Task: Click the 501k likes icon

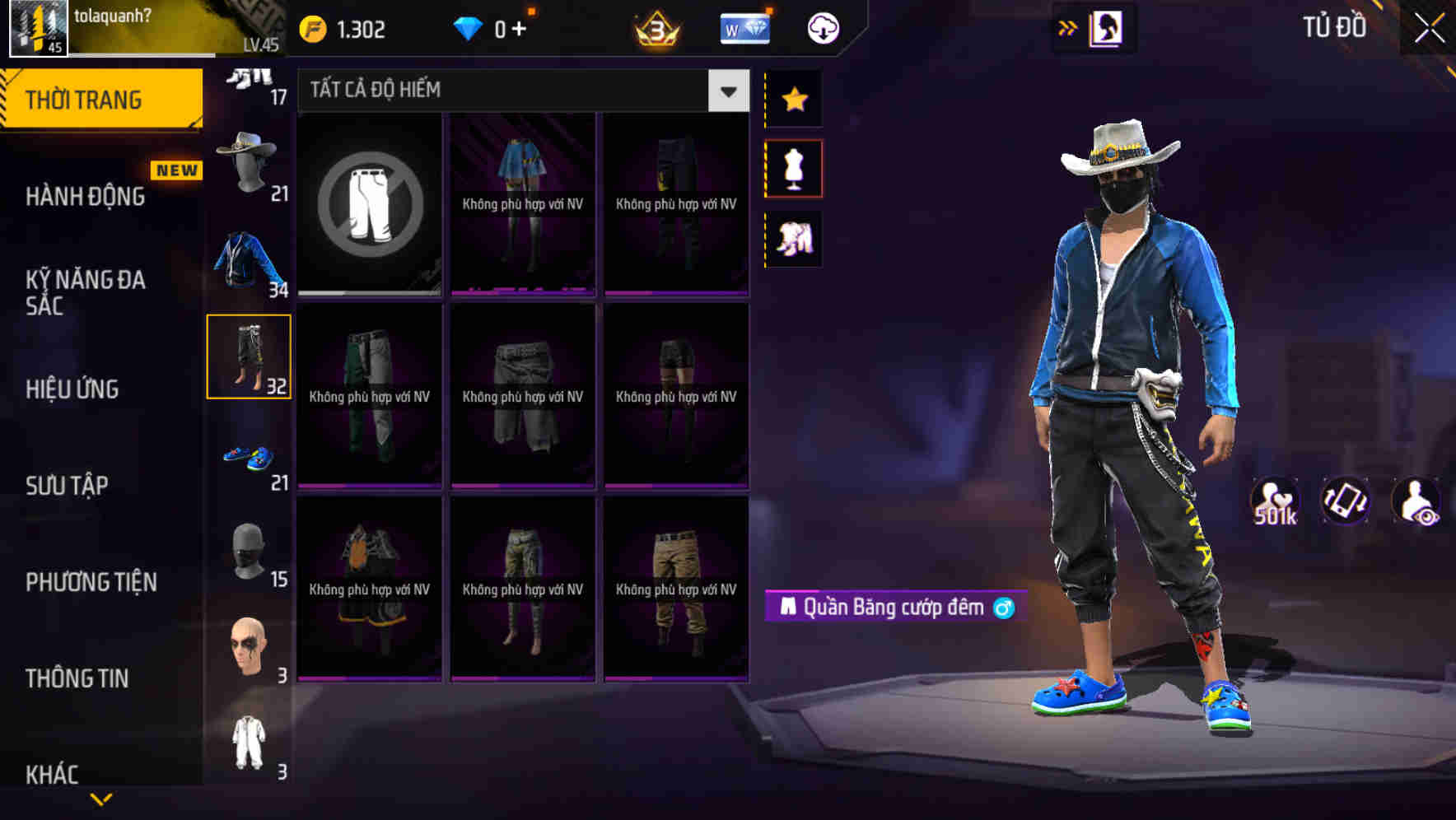Action: pyautogui.click(x=1276, y=500)
